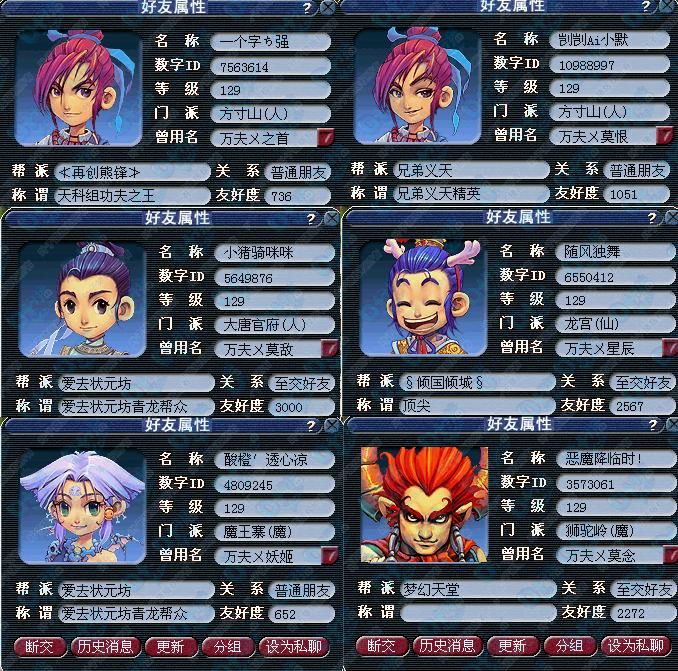Close the 随风独舞 friend panel

pyautogui.click(x=670, y=217)
